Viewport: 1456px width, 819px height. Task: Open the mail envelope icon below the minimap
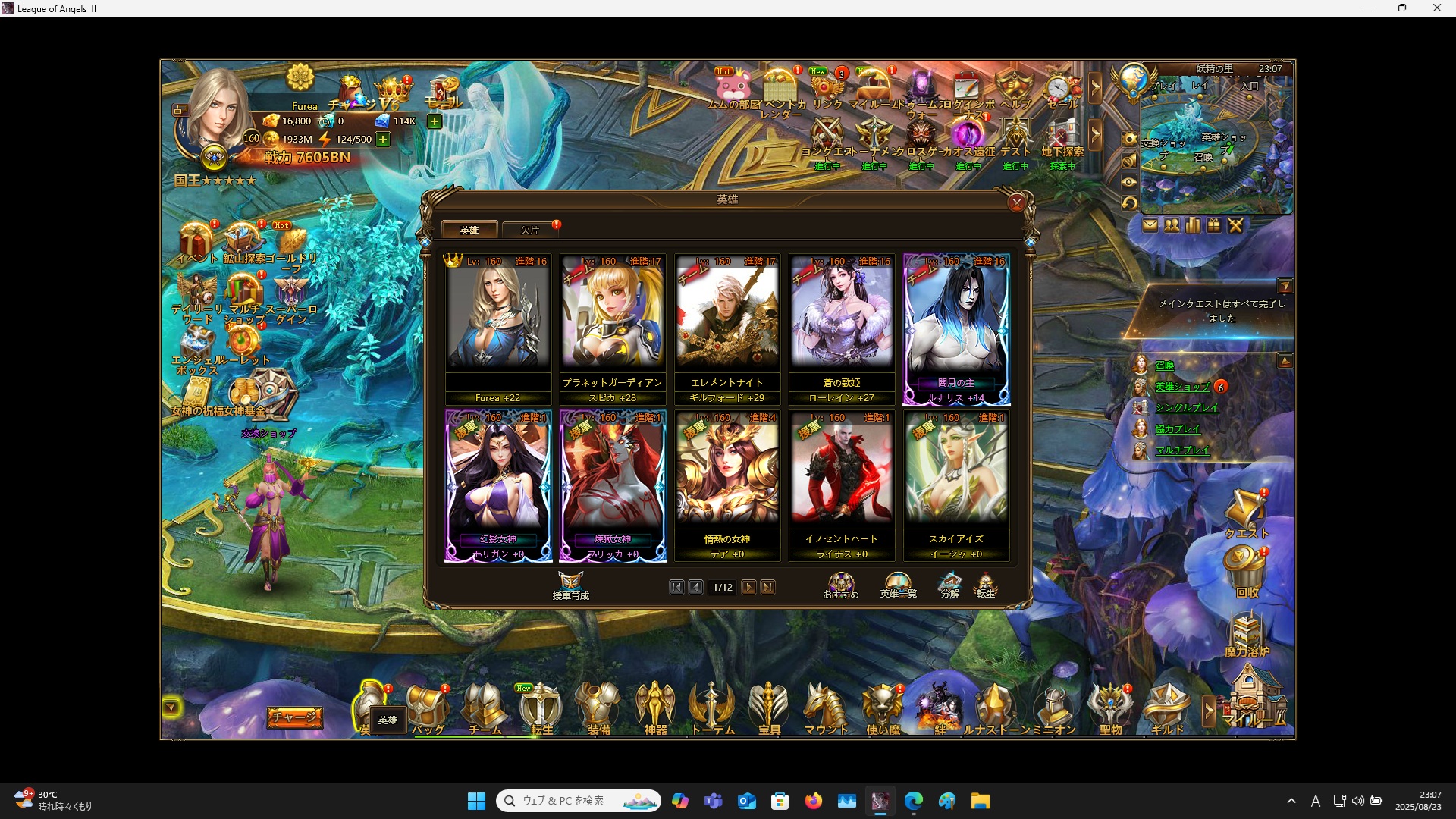tap(1151, 225)
